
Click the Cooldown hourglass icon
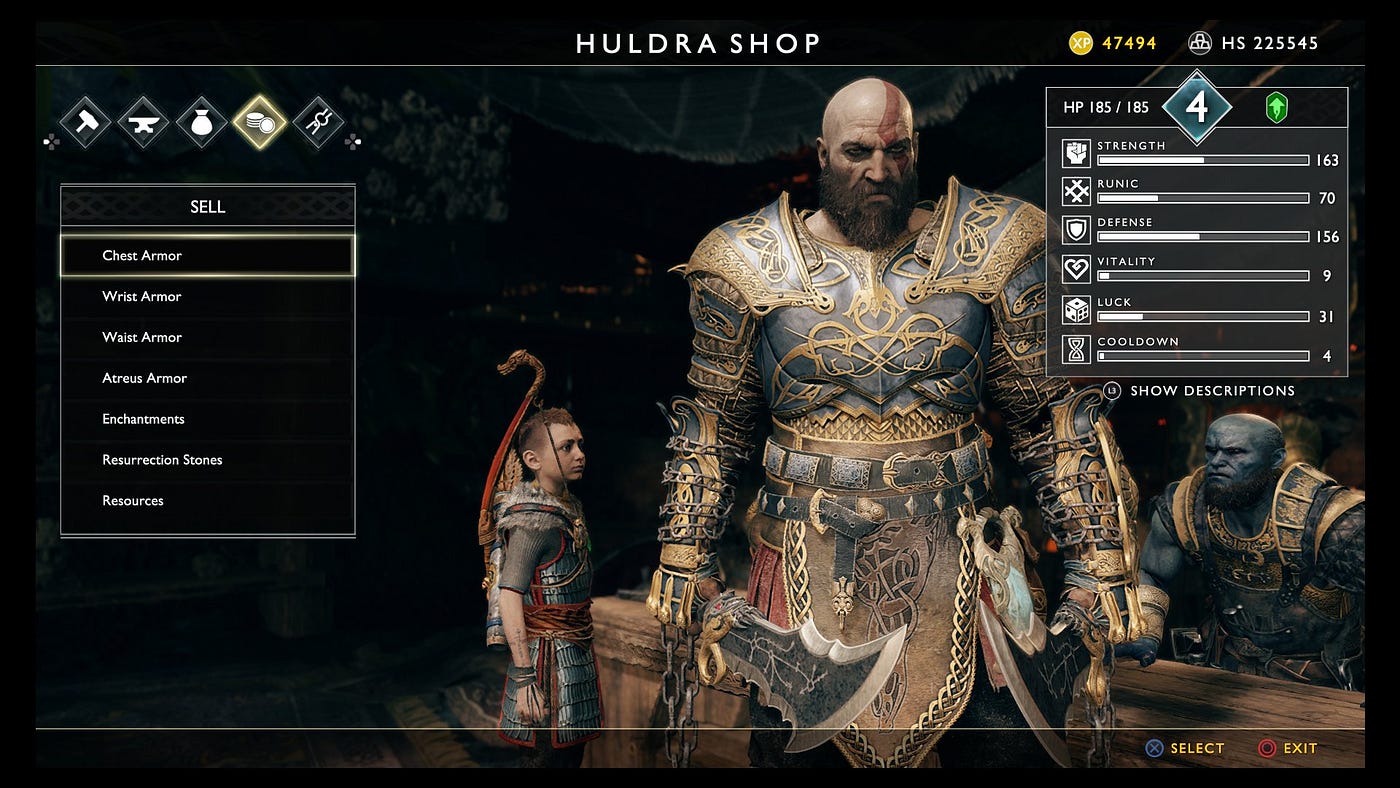click(1076, 349)
